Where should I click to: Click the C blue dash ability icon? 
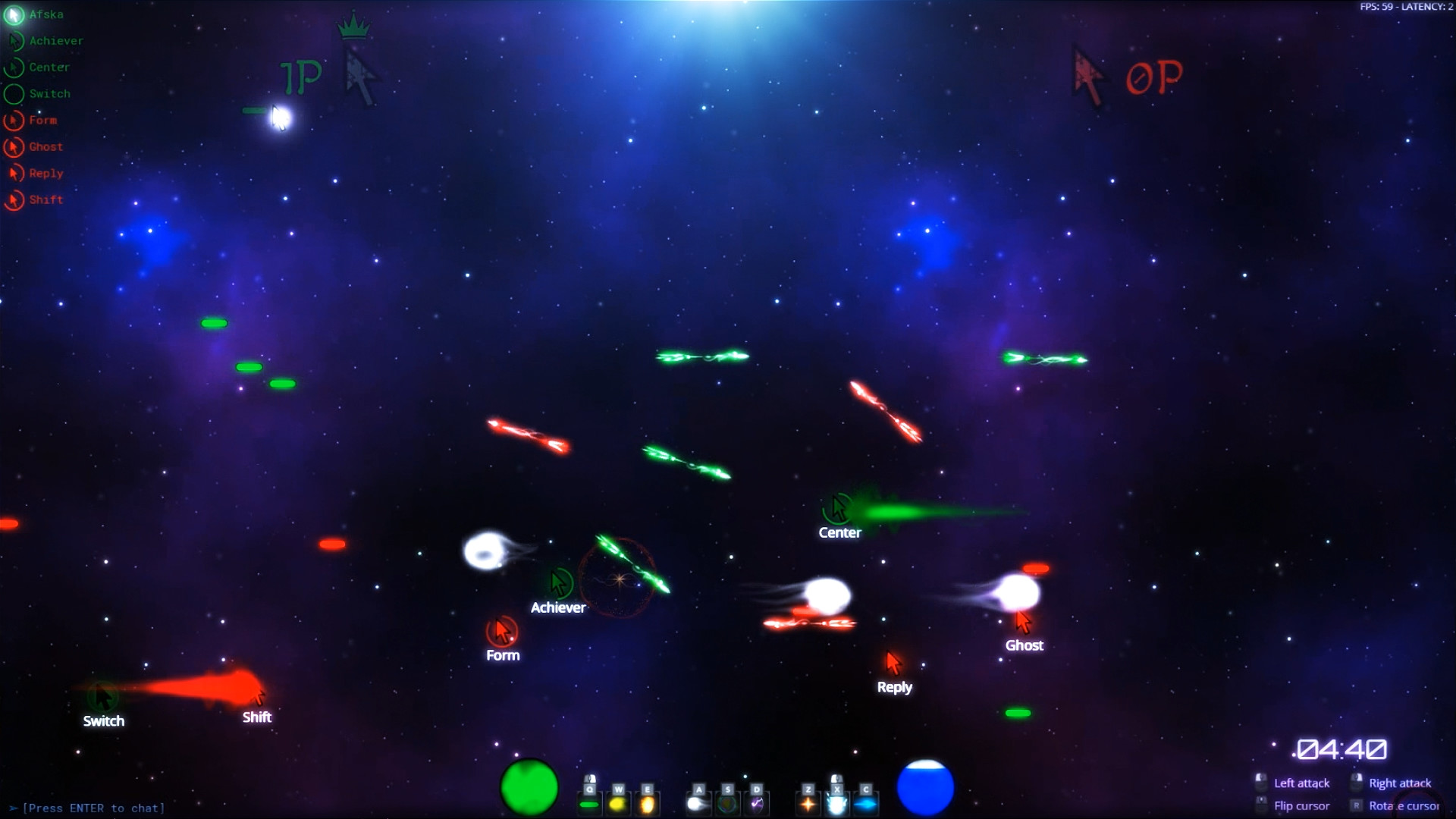[x=866, y=804]
